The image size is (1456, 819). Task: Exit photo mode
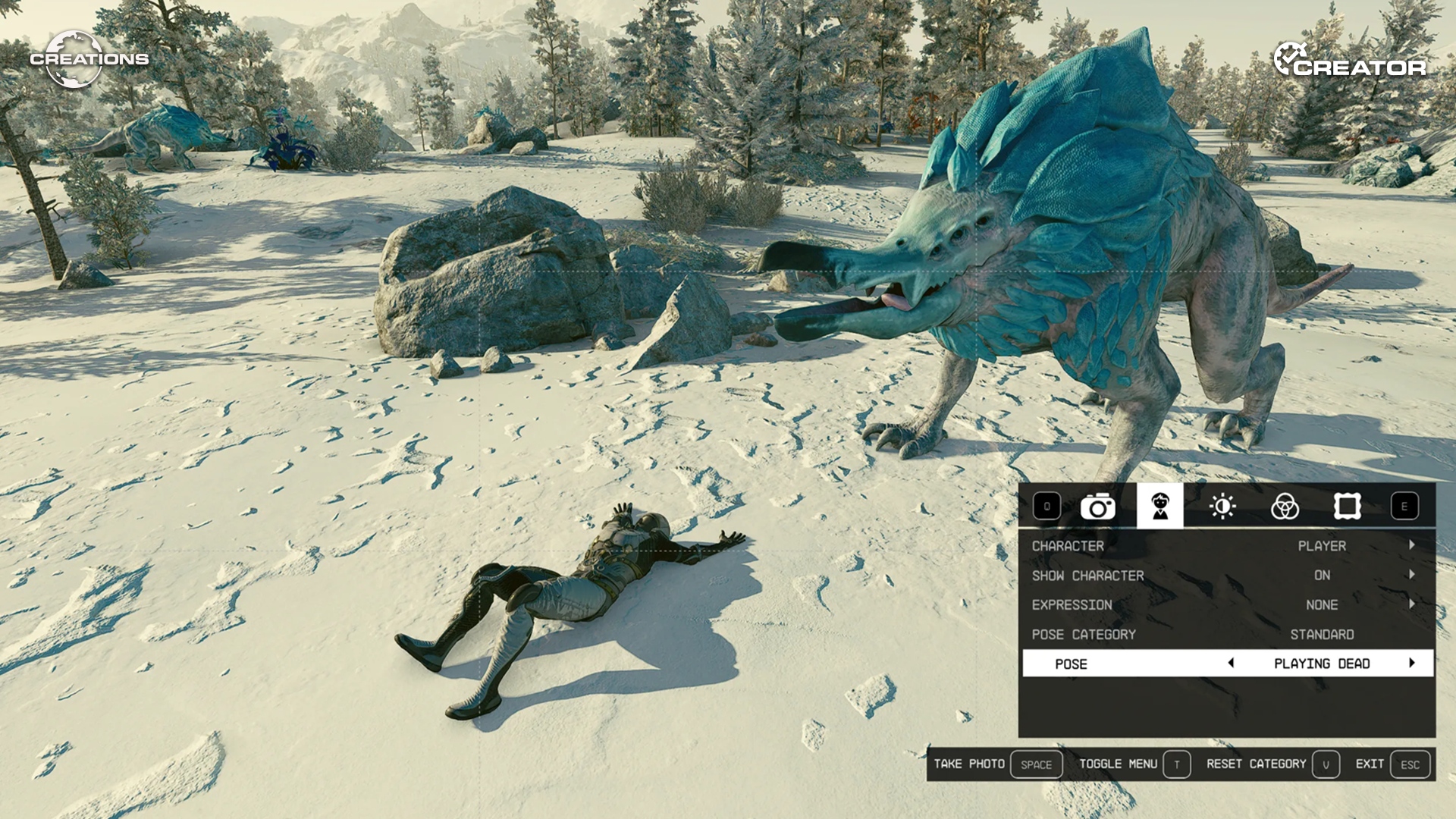(1392, 764)
